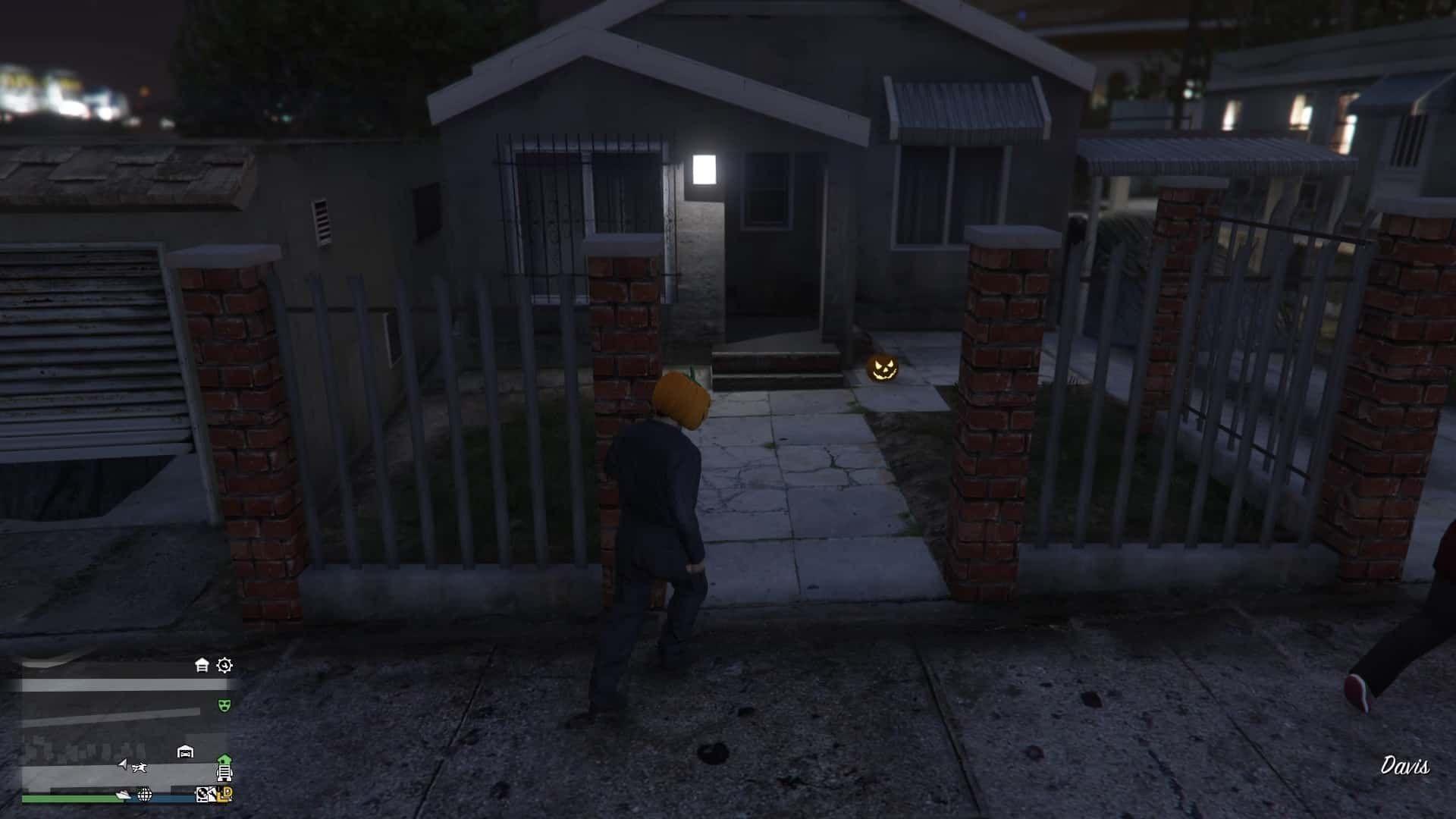Click the running dog blip on the minimap

click(x=139, y=767)
